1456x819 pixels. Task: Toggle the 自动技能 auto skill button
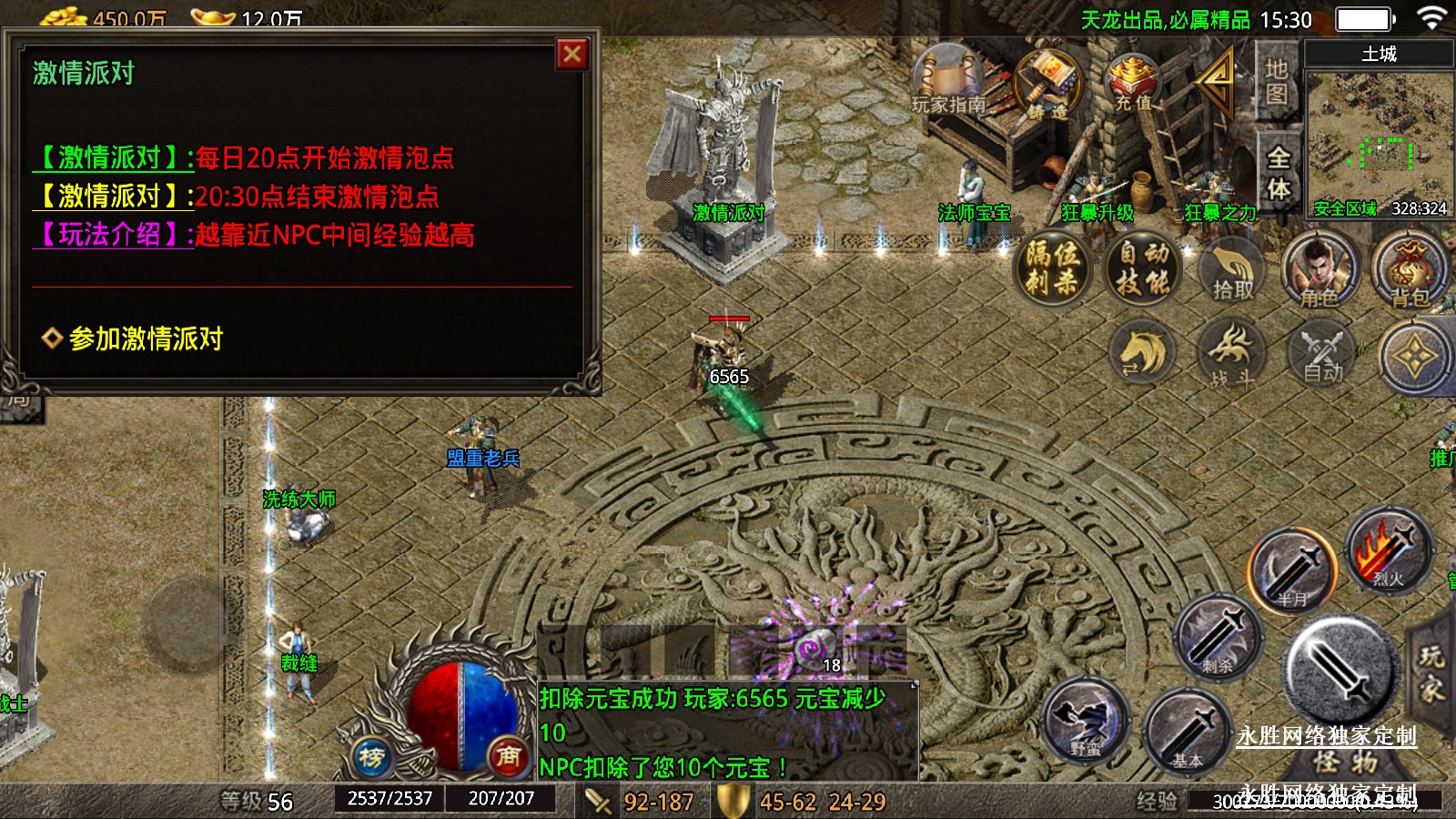coord(1144,268)
